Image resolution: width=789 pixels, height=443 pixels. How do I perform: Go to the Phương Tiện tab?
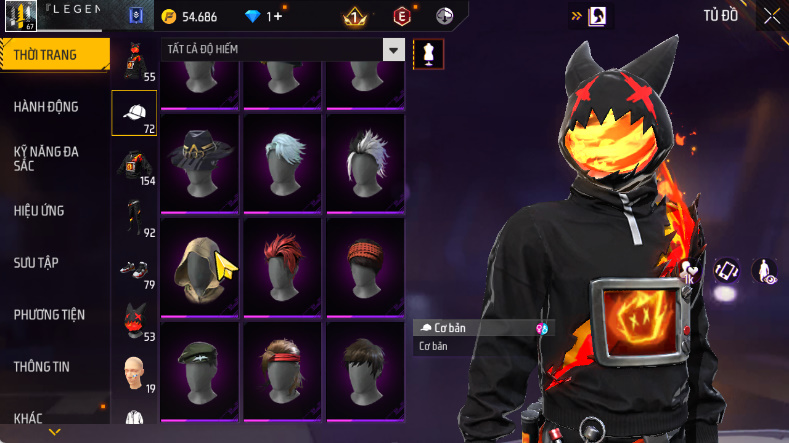[x=49, y=315]
